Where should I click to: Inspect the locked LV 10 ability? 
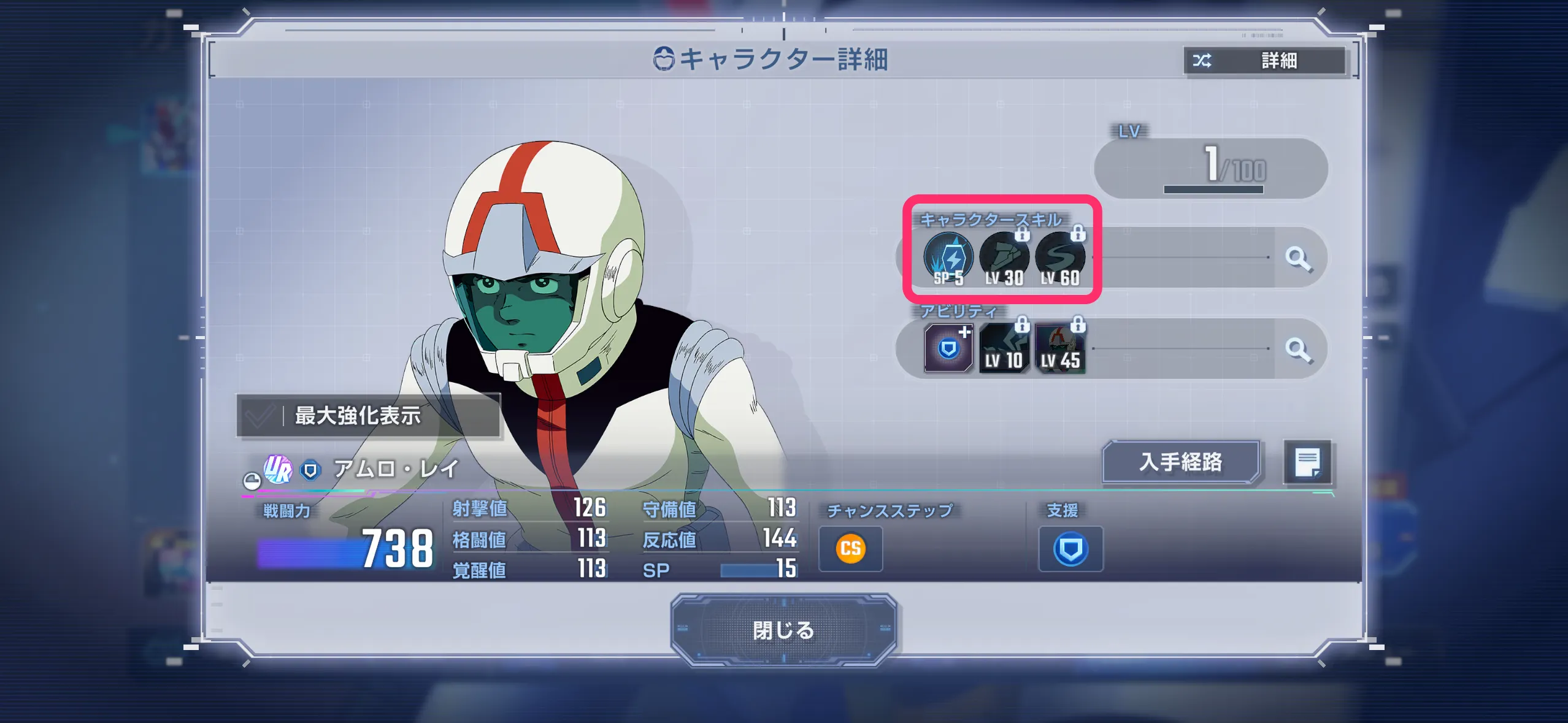1004,348
